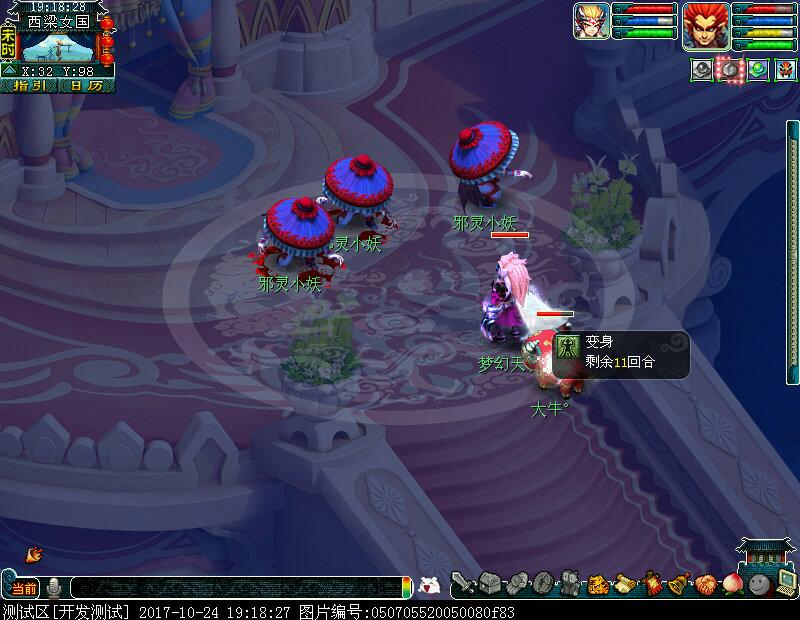The width and height of the screenshot is (800, 620).
Task: Click the 西梁女国 minimap picture
Action: (x=59, y=46)
